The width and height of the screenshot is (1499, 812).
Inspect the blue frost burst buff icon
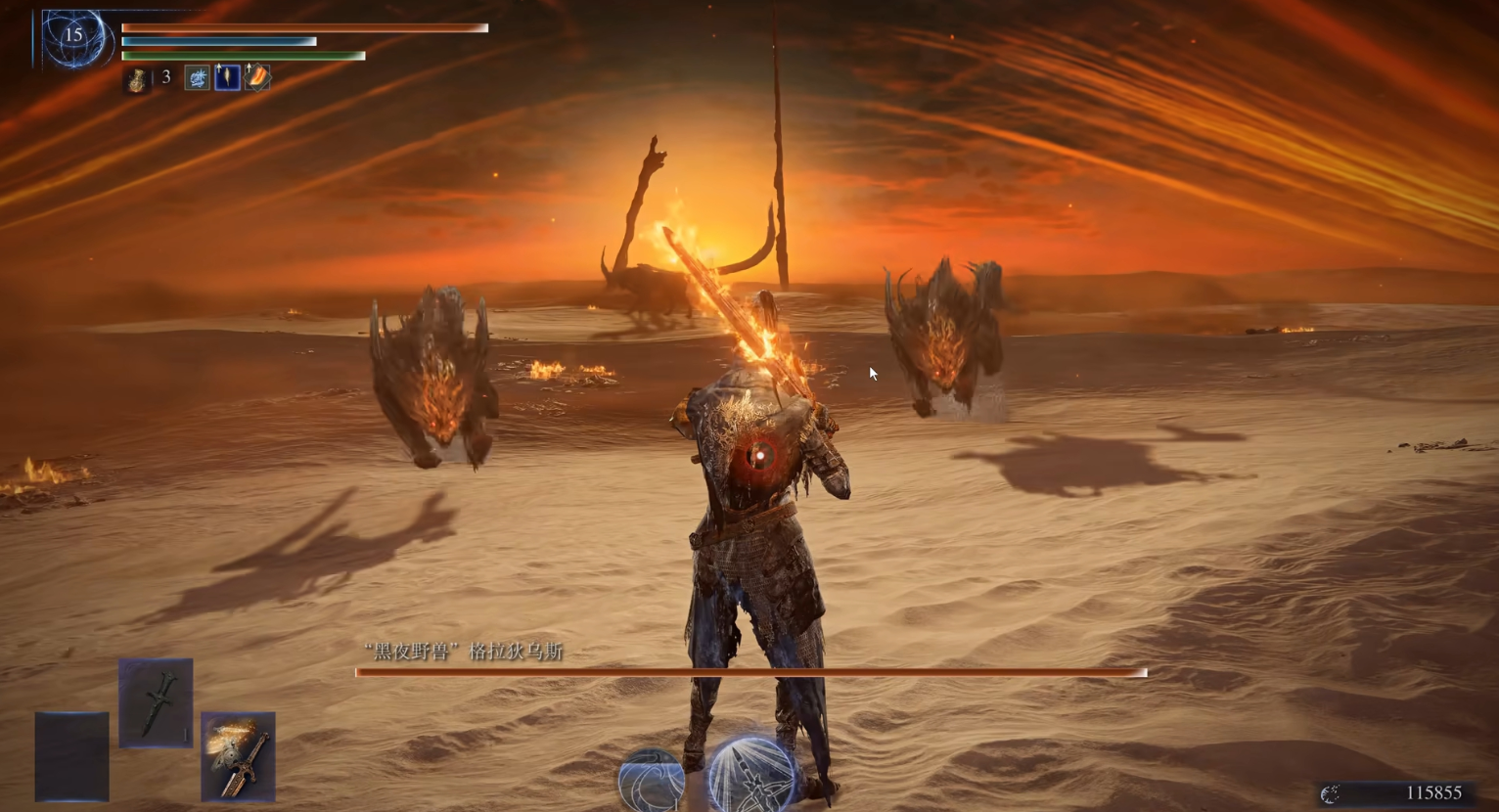(x=198, y=77)
